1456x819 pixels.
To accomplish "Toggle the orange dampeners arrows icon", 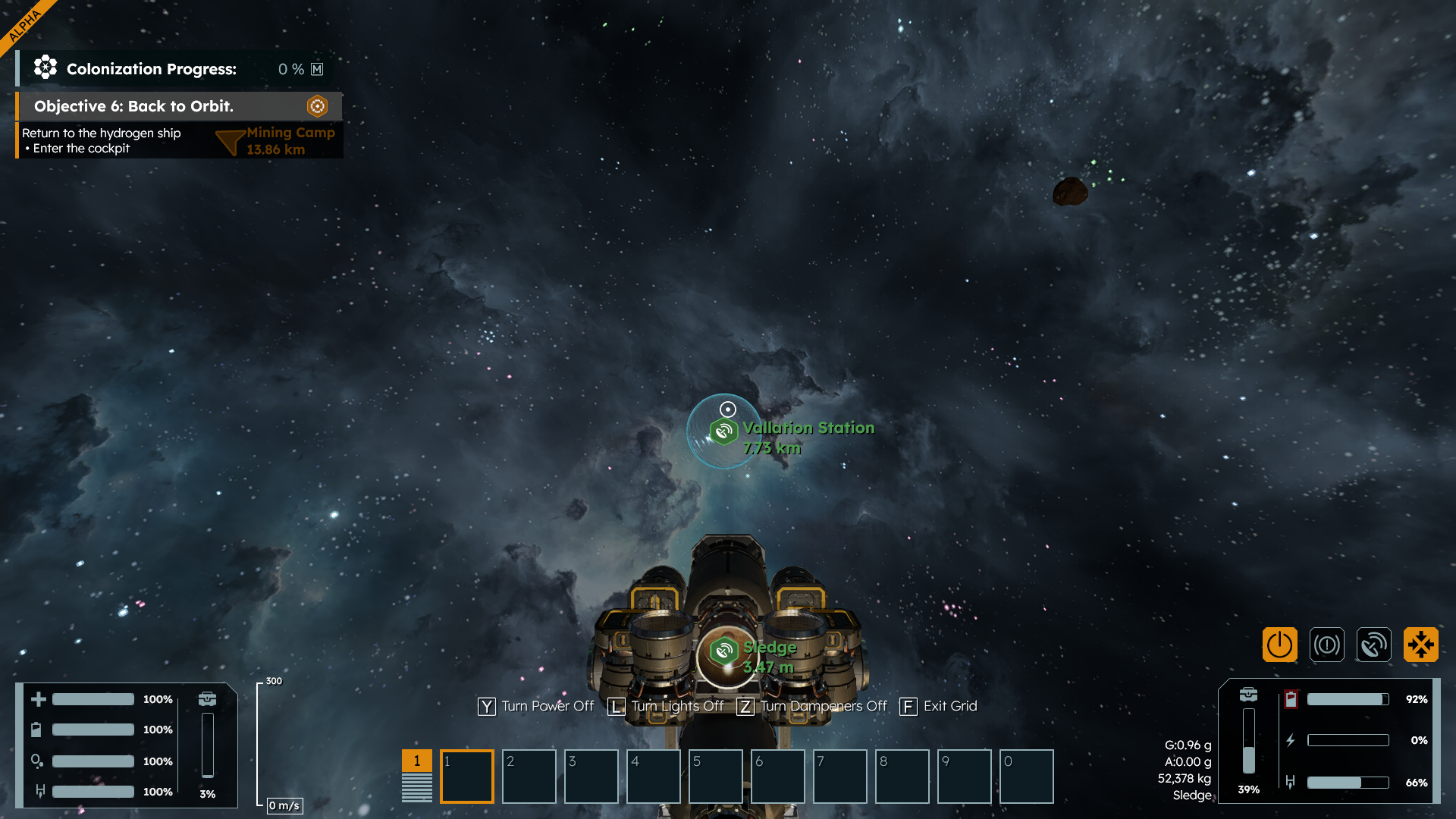I will point(1420,645).
